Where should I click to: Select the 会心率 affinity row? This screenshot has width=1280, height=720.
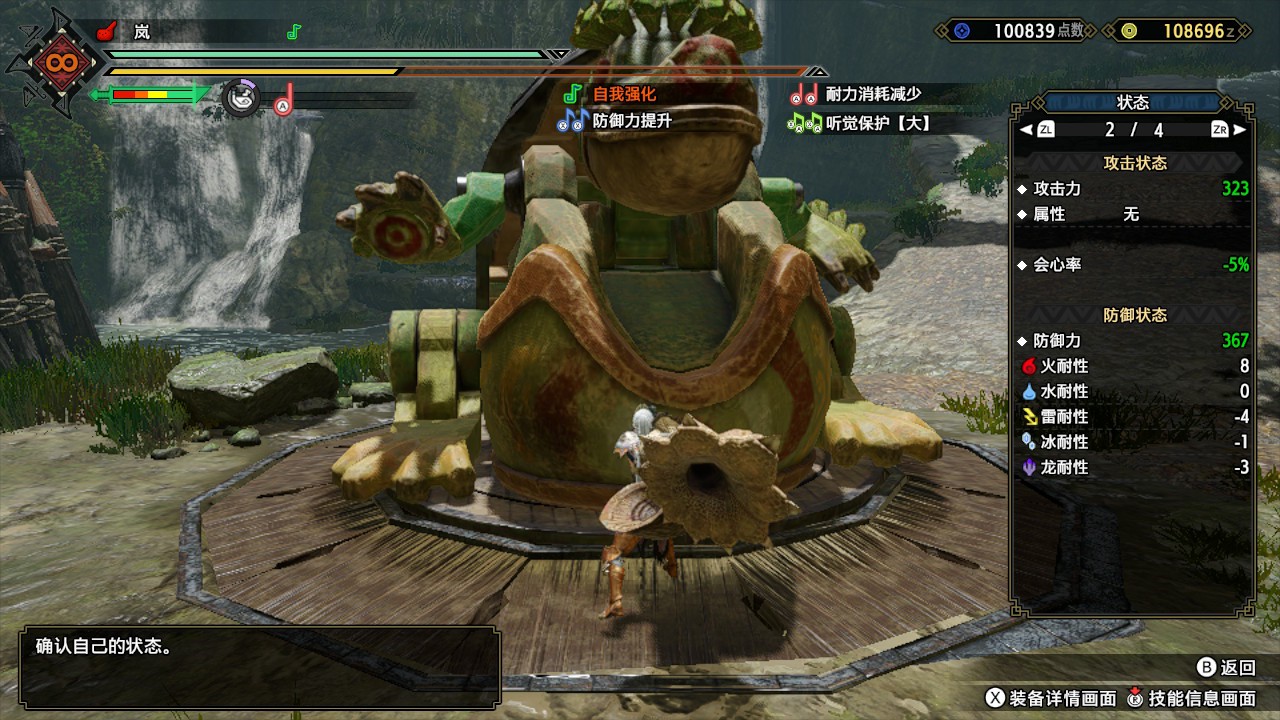[x=1133, y=265]
